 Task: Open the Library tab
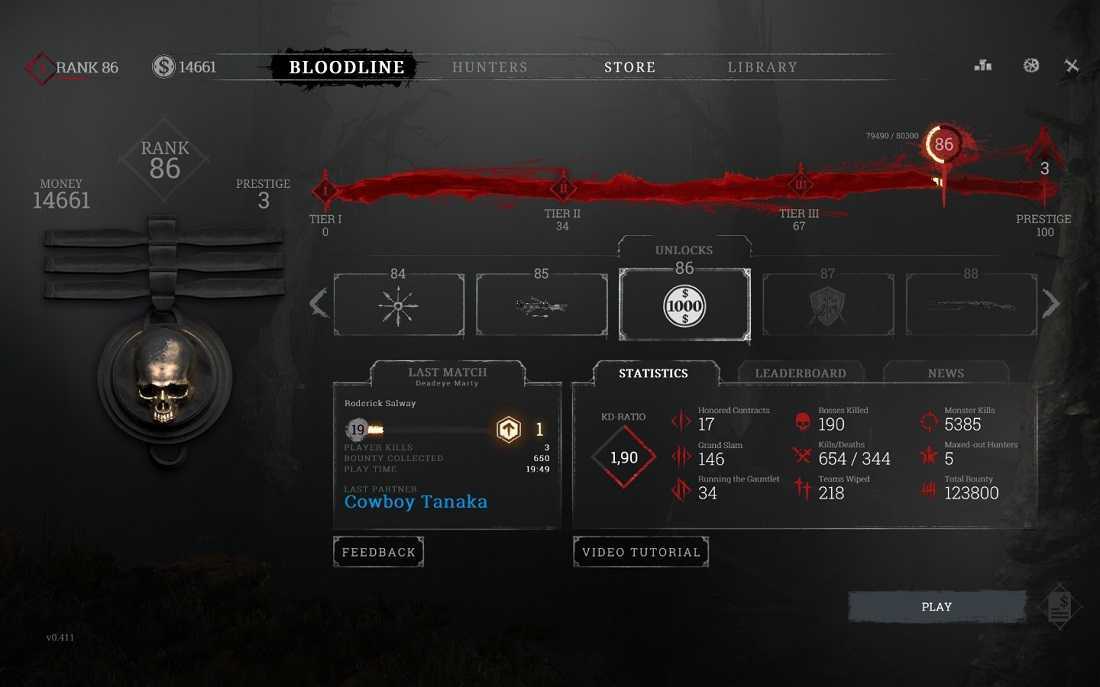pos(762,68)
